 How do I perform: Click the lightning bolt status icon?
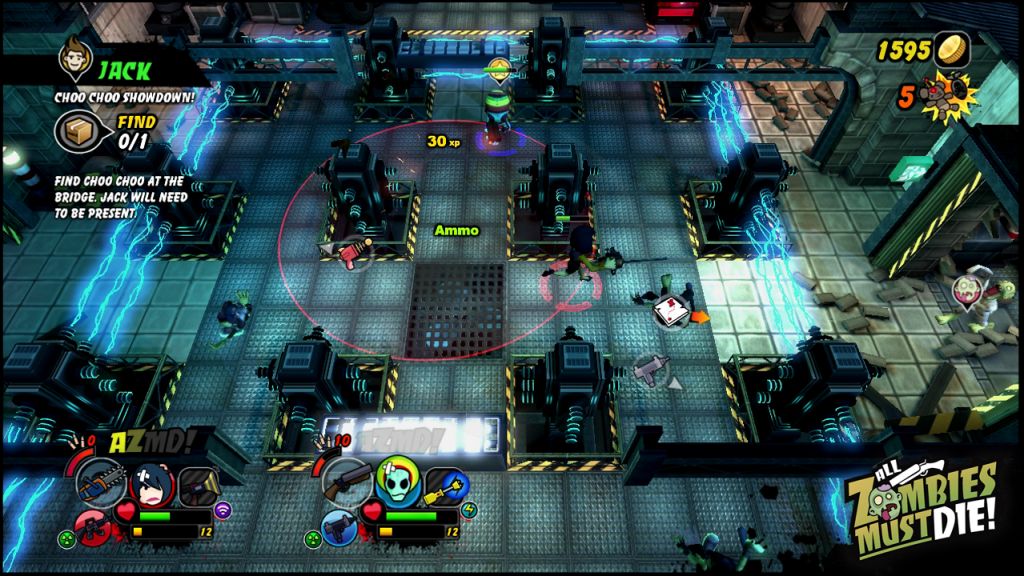pyautogui.click(x=470, y=509)
